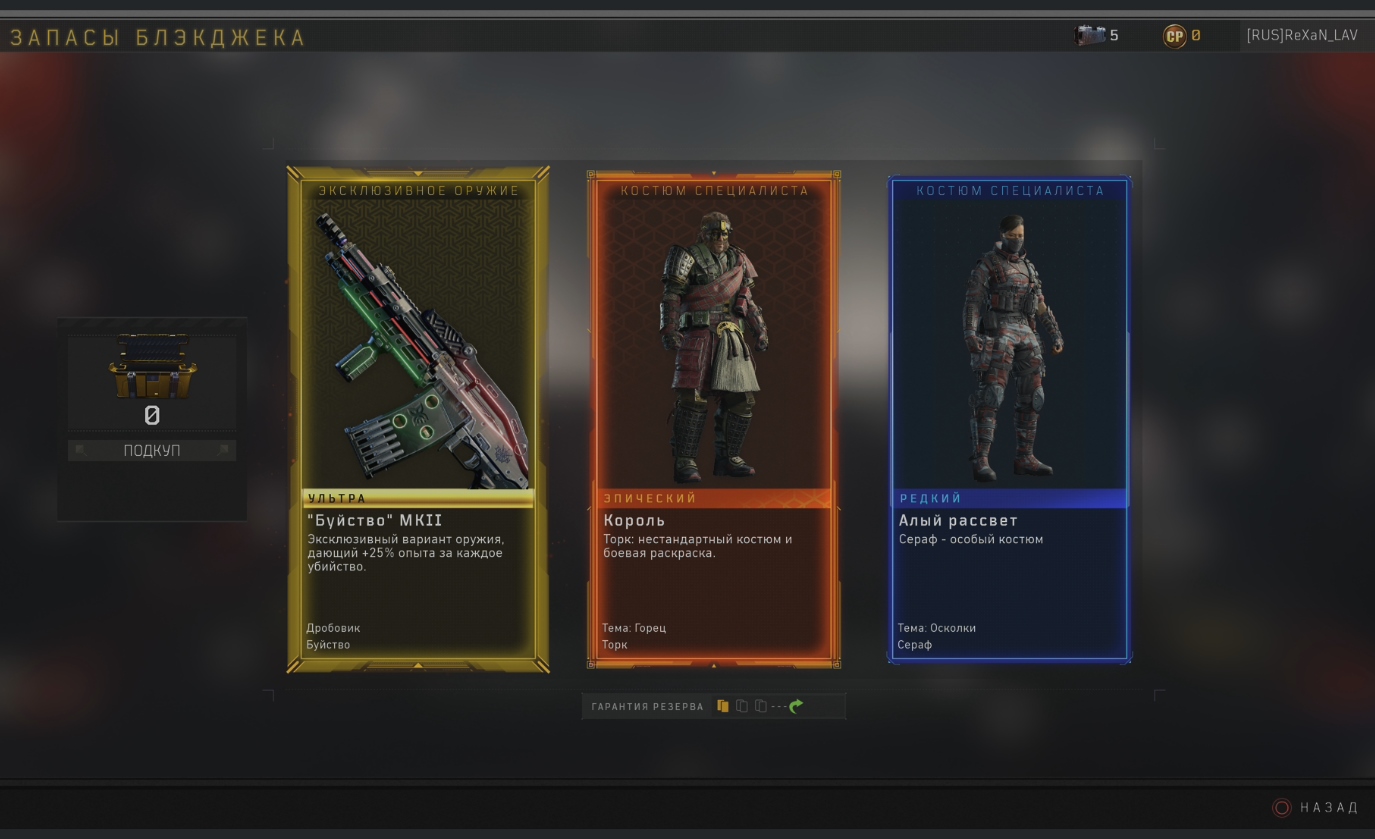The width and height of the screenshot is (1375, 839).
Task: Click the Подкуп button
Action: [x=152, y=451]
